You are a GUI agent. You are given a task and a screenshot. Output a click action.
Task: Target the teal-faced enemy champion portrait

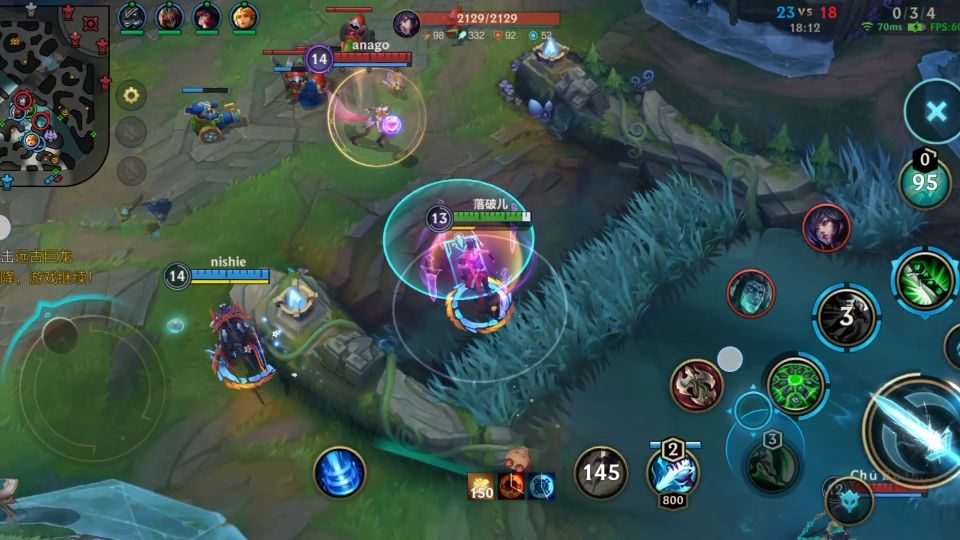pos(750,295)
